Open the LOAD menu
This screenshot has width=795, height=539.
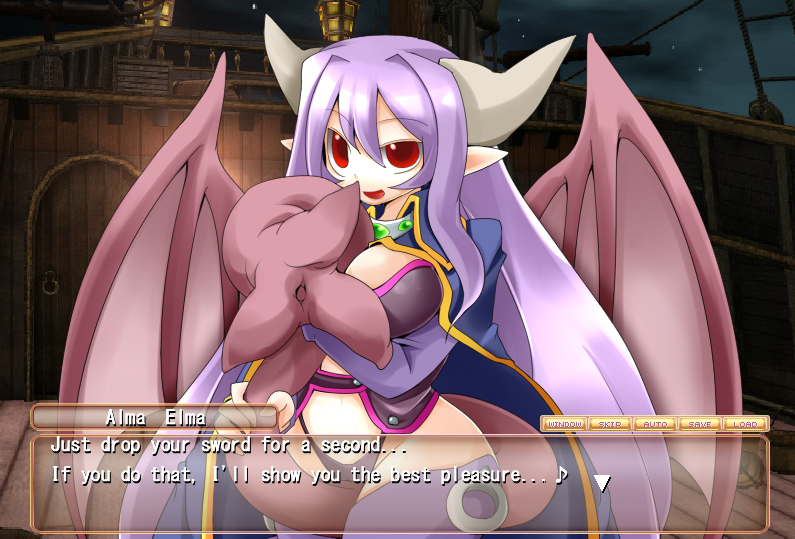[744, 424]
